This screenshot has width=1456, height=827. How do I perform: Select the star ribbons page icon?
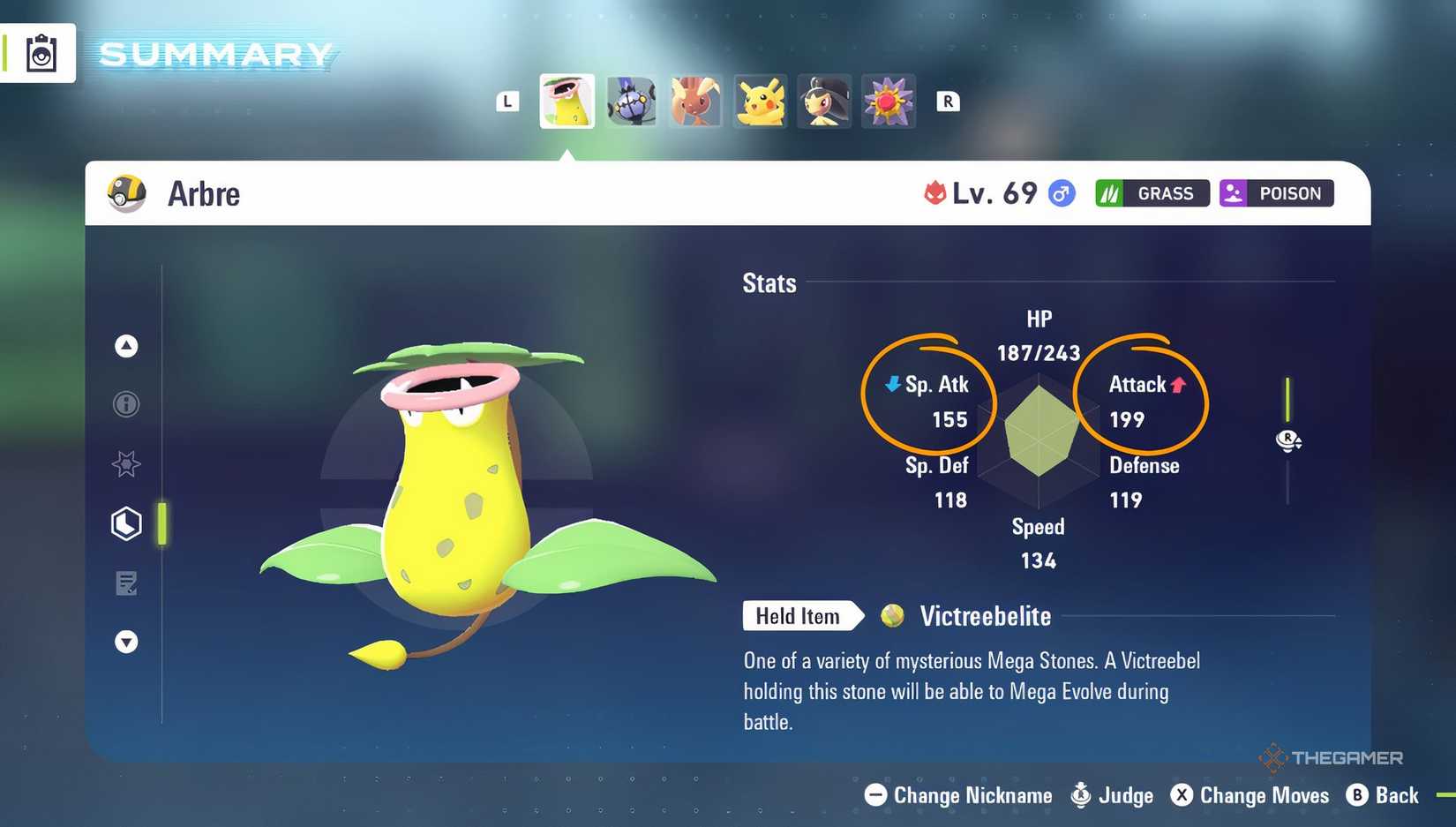click(x=126, y=464)
